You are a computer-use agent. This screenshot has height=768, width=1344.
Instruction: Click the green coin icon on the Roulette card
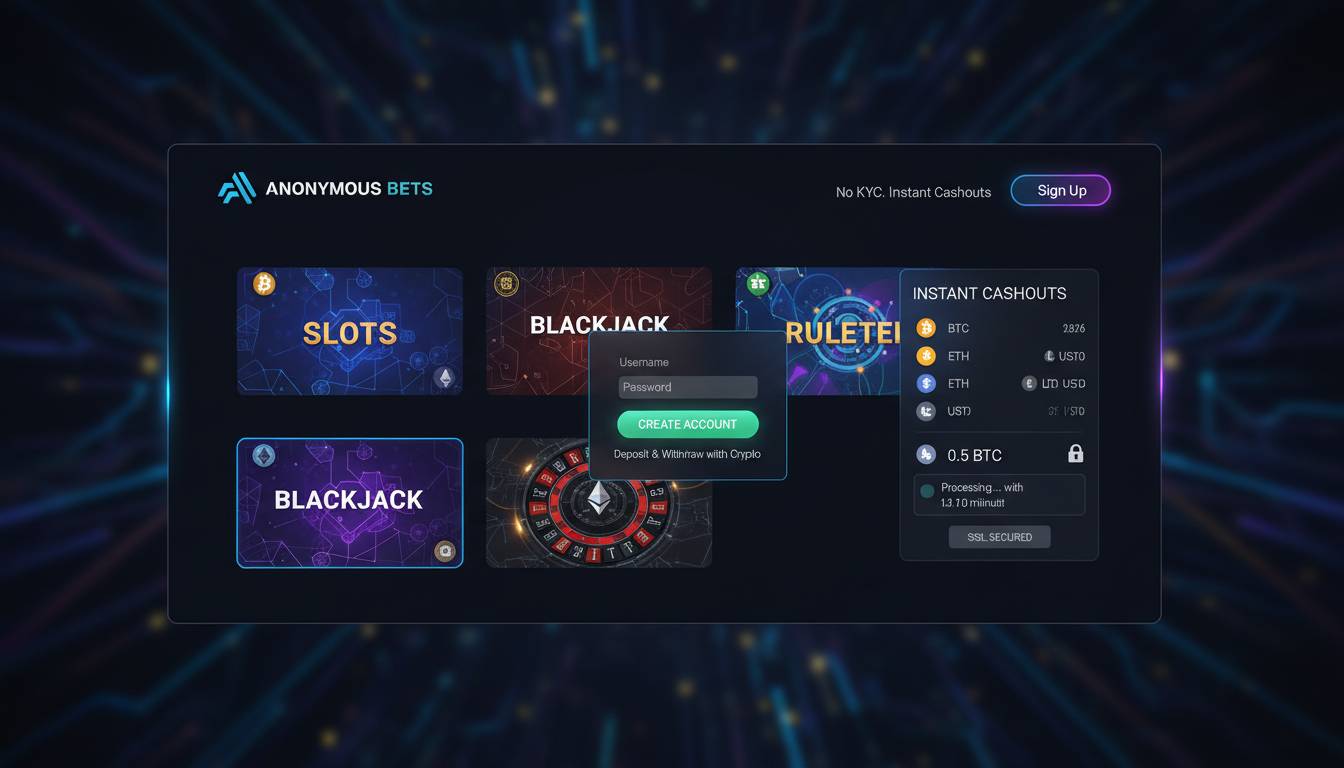point(758,282)
